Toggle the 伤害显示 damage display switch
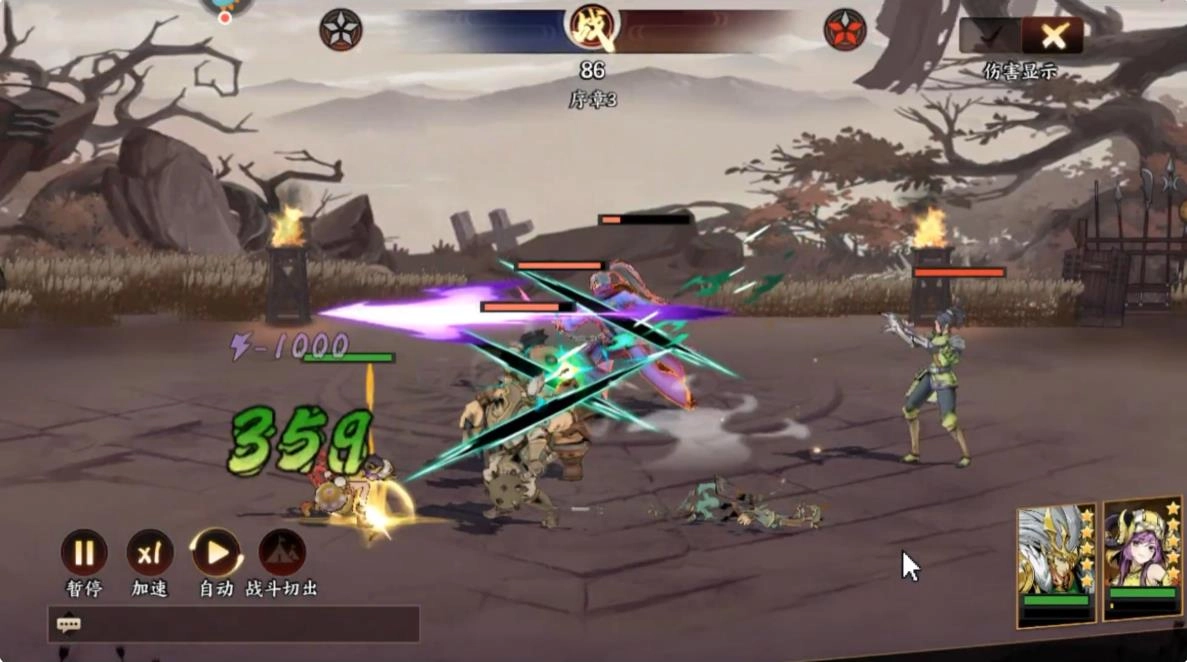The width and height of the screenshot is (1187, 662). point(1020,37)
